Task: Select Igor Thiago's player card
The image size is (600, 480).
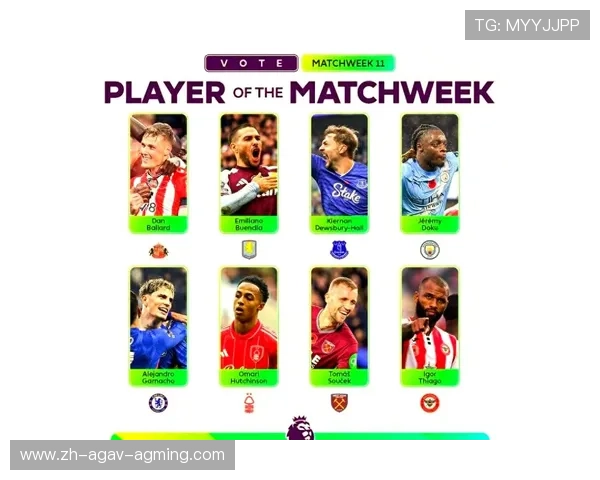Action: coord(430,327)
